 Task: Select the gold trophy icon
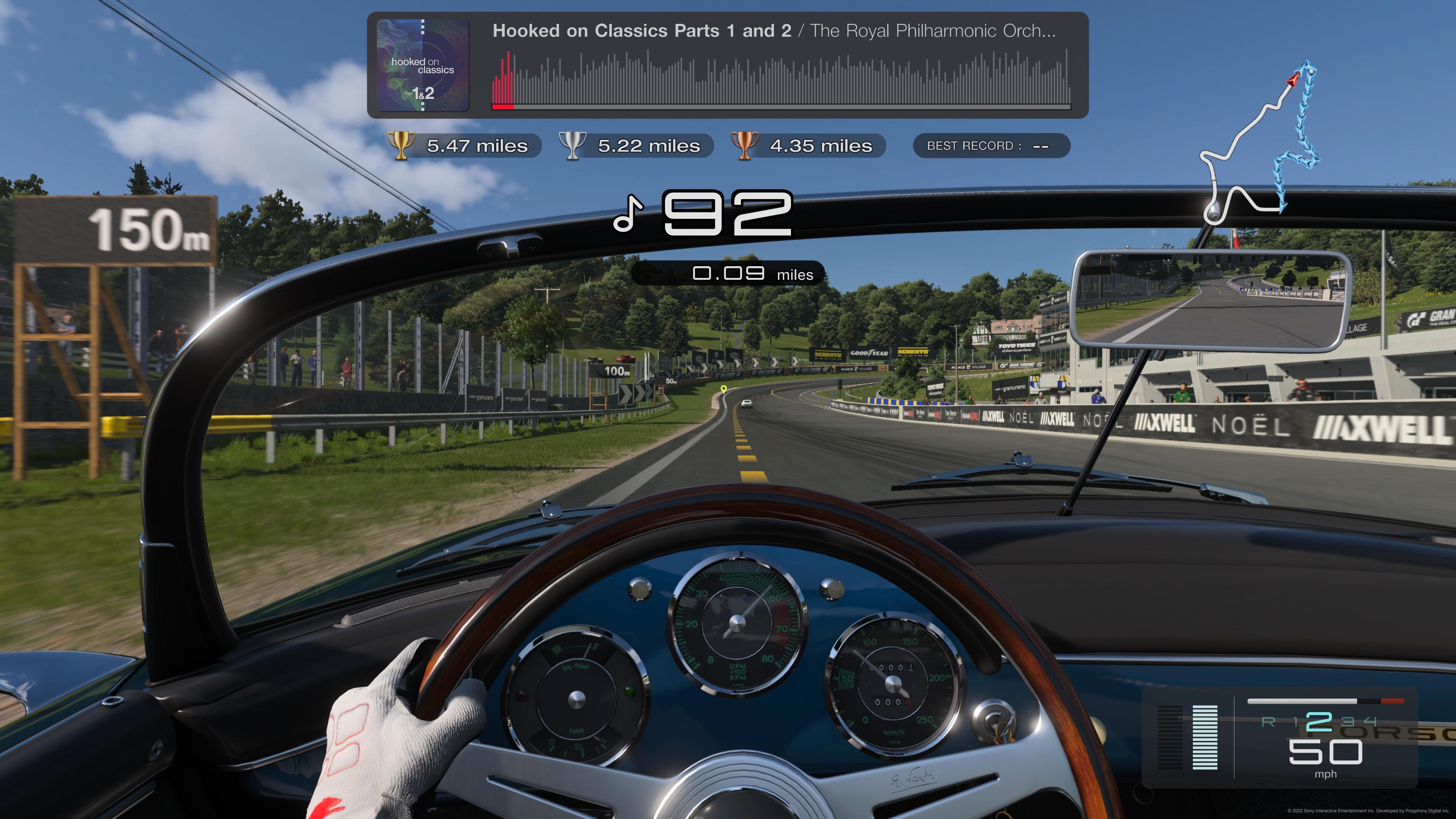(x=401, y=145)
